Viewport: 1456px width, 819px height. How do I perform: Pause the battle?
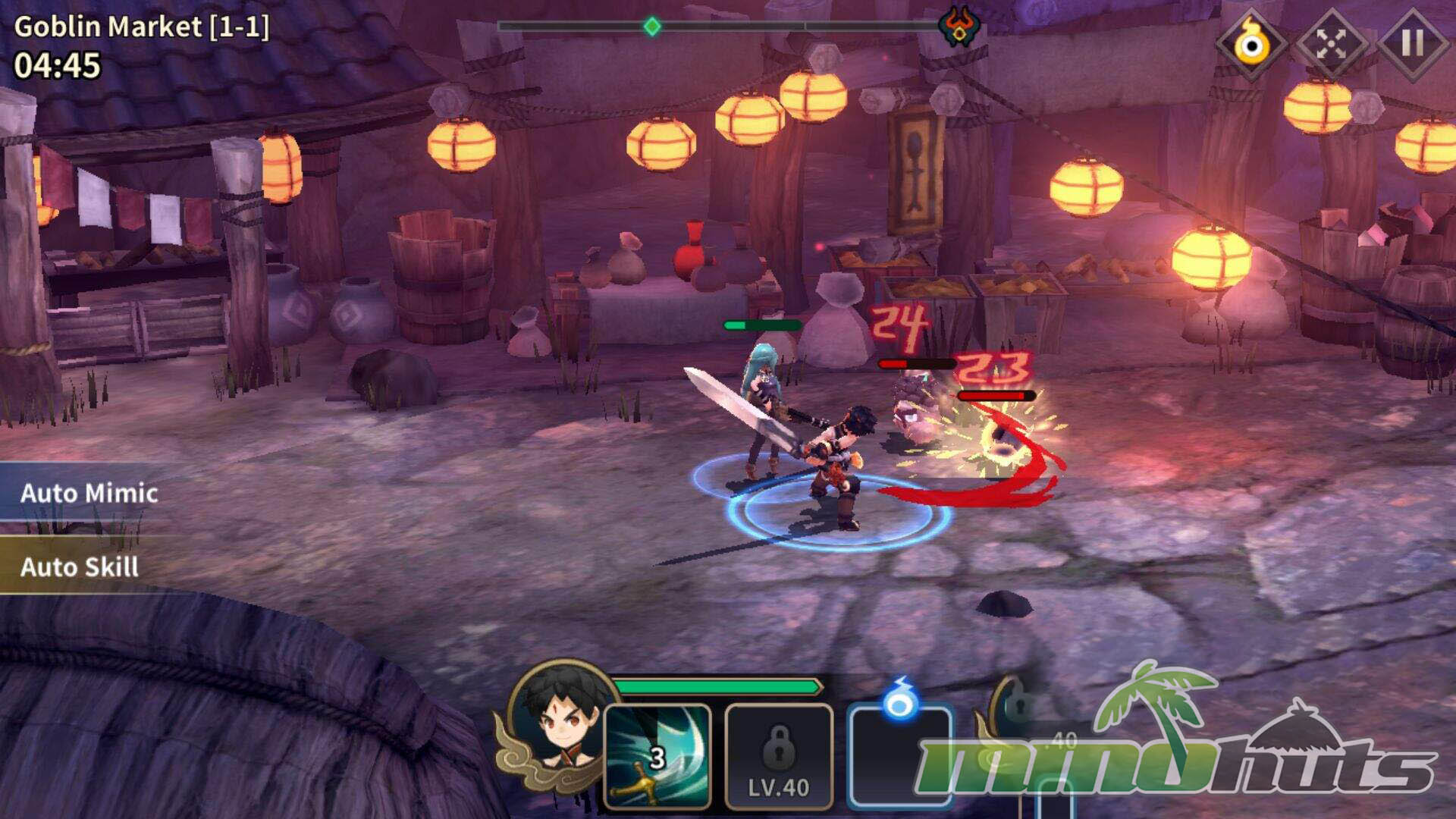tap(1412, 44)
